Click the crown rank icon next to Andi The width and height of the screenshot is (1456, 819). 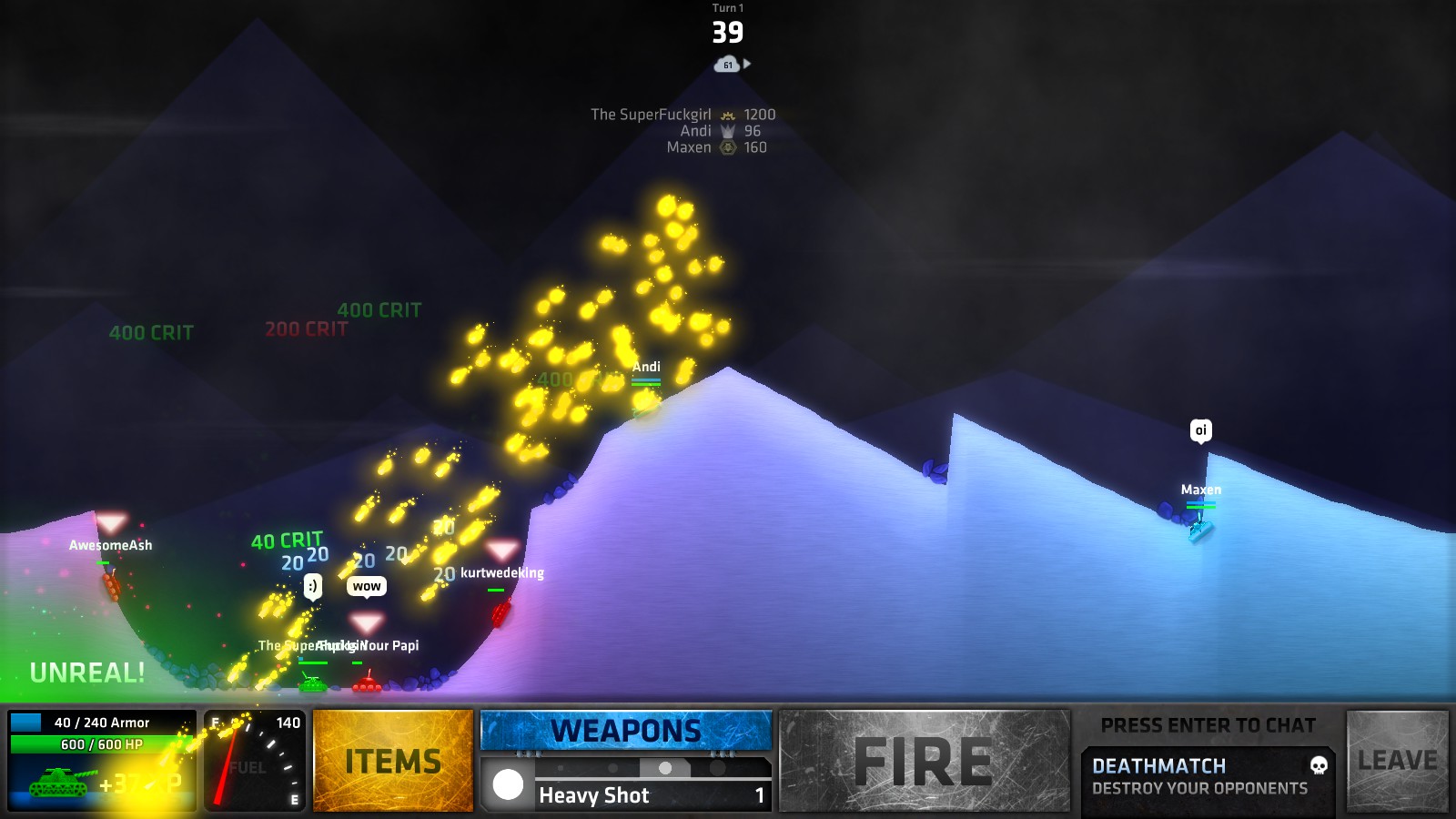pos(727,131)
